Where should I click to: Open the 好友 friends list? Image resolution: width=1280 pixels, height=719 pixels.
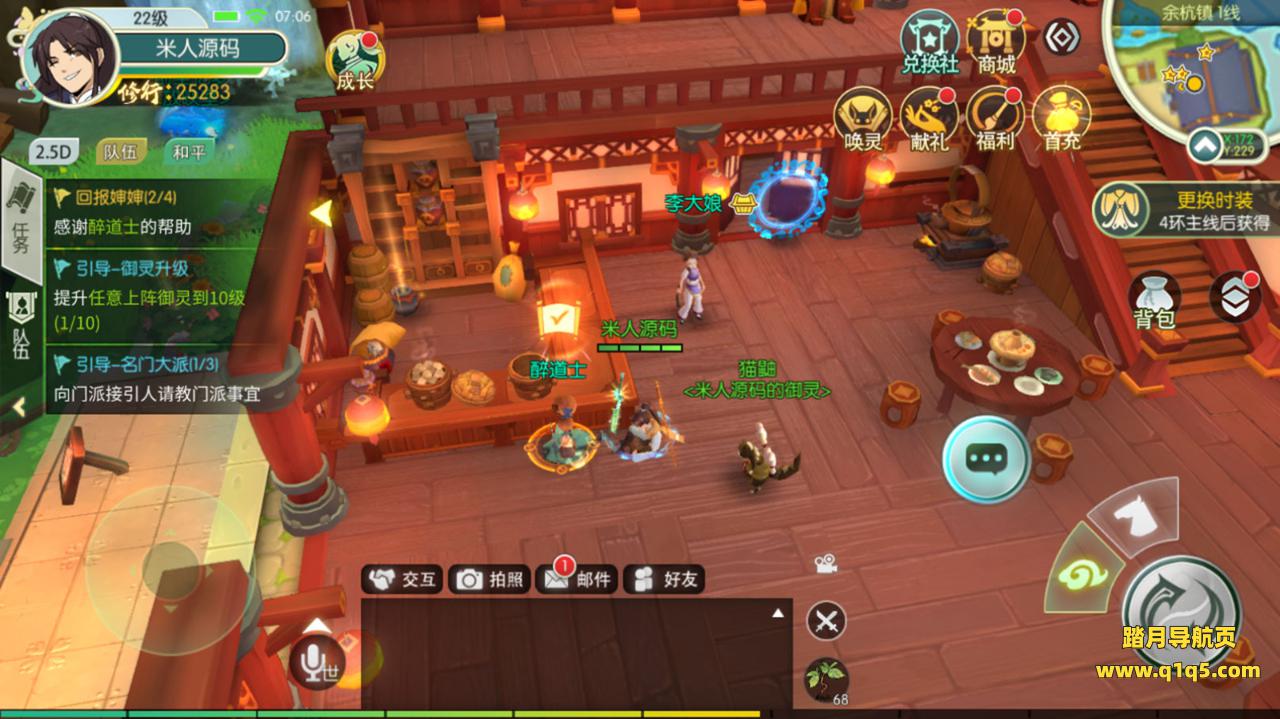click(665, 579)
